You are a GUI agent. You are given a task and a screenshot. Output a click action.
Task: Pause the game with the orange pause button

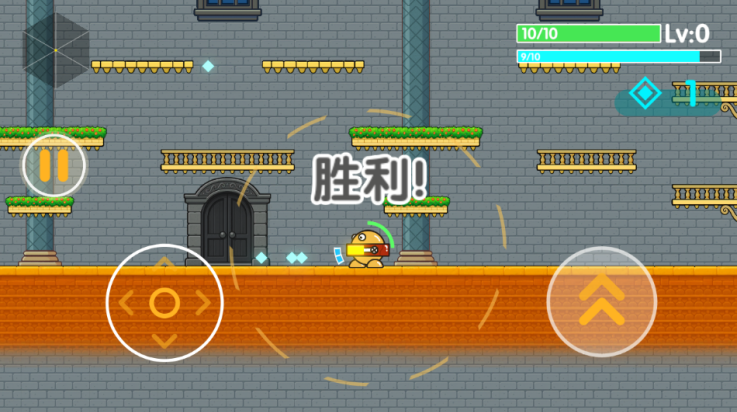click(x=54, y=165)
